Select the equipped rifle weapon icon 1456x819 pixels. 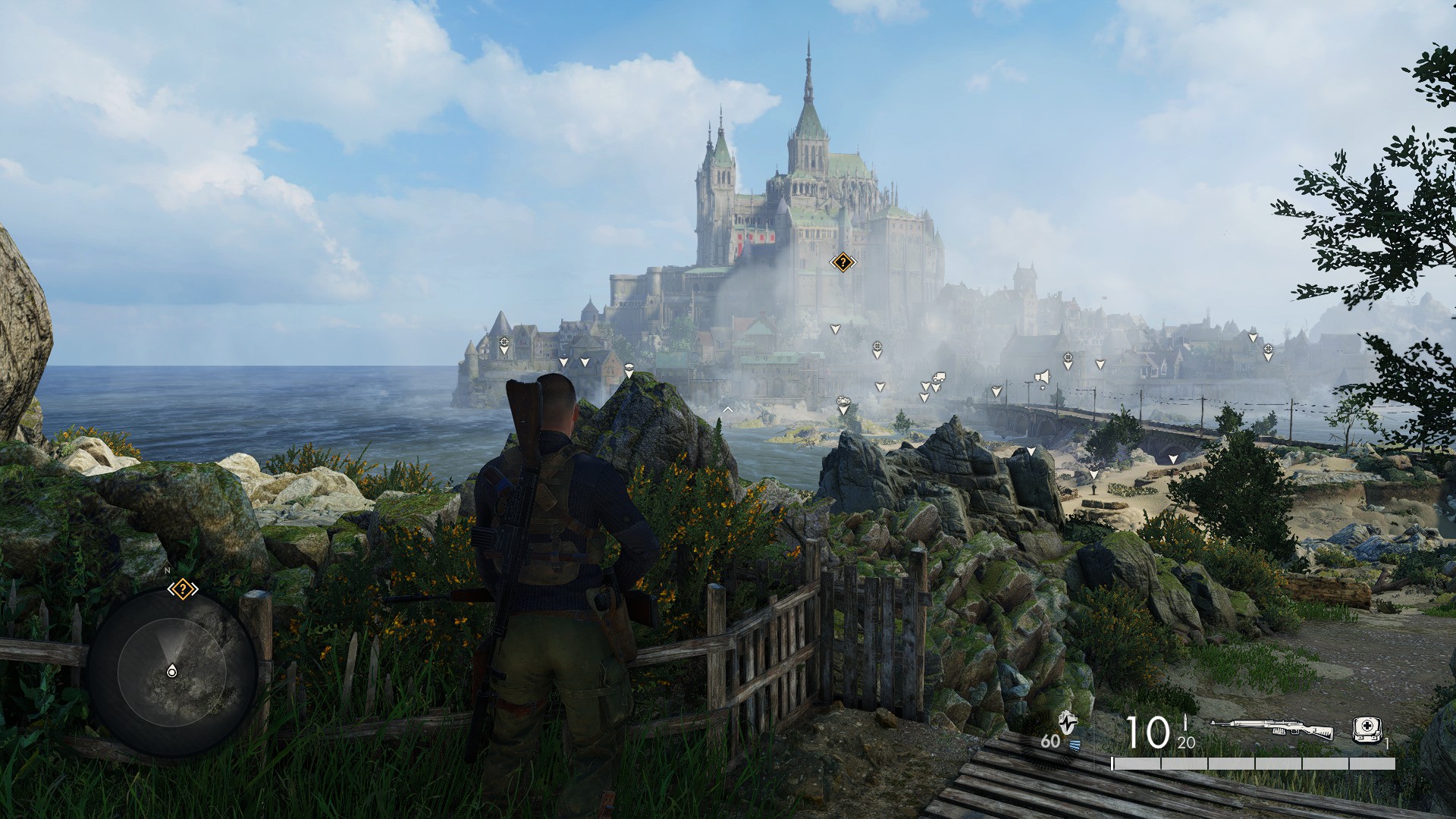pyautogui.click(x=1272, y=730)
